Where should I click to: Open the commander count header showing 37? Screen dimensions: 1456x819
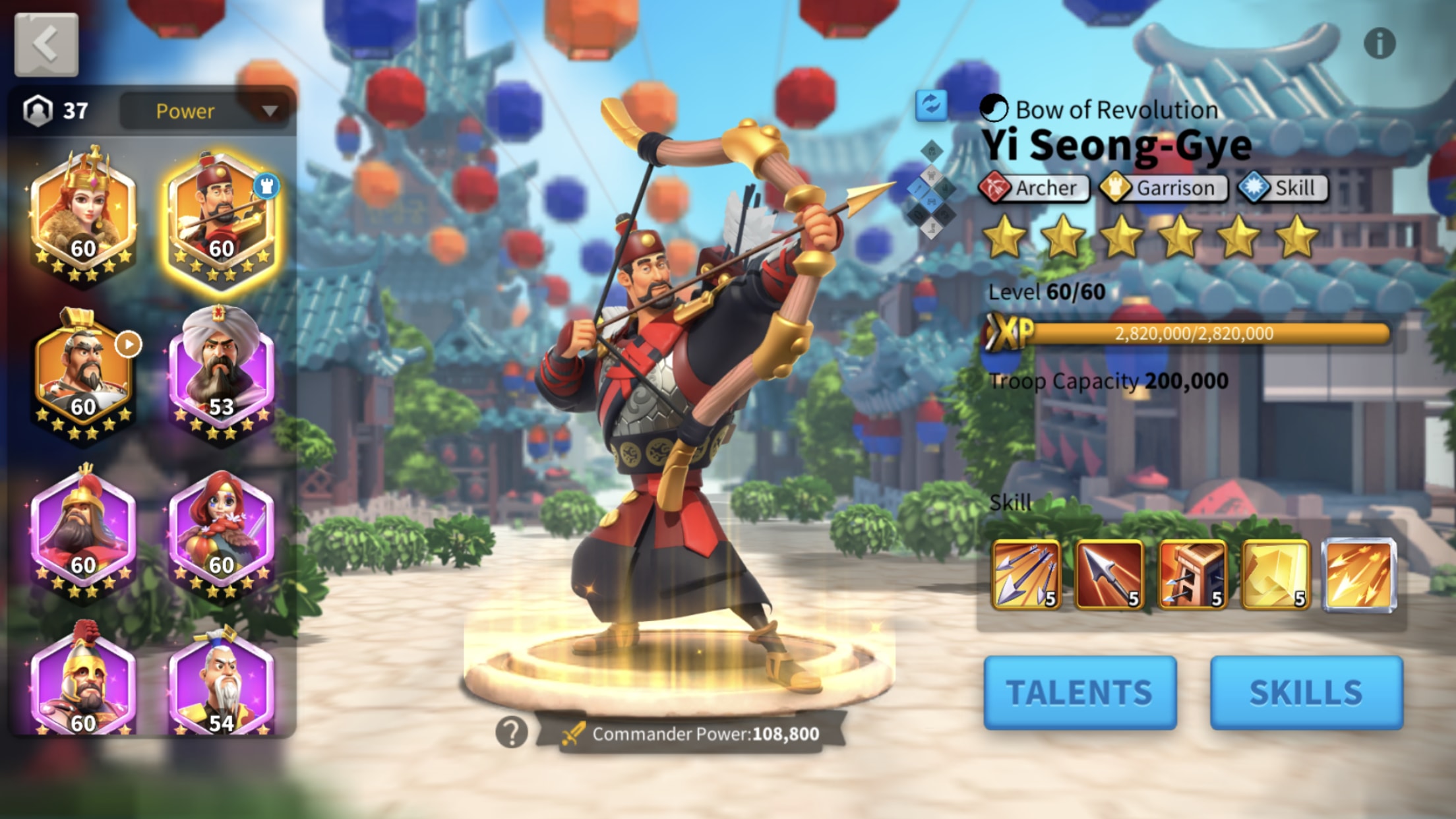tap(56, 110)
